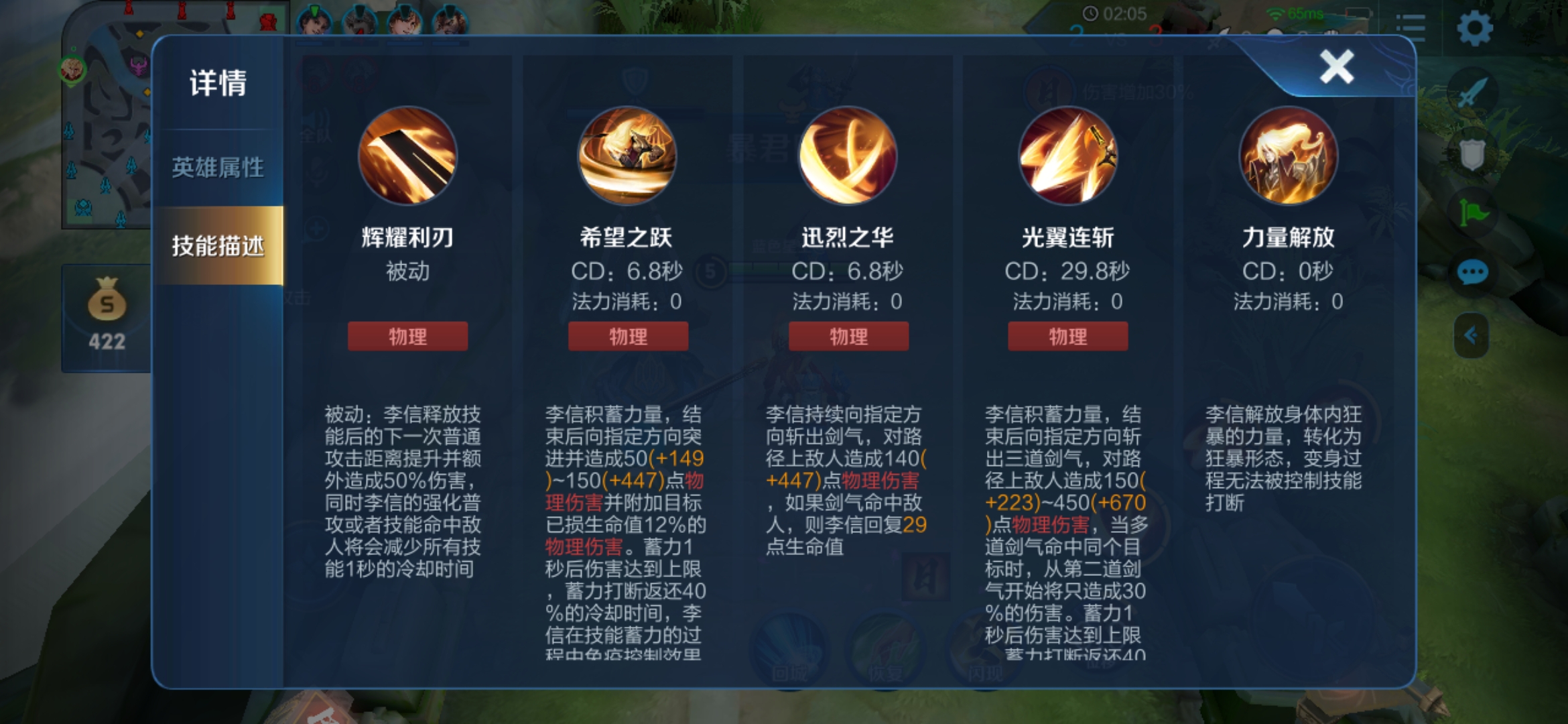View the 迅烈之华 skill icon
This screenshot has width=1568, height=724.
click(x=848, y=156)
